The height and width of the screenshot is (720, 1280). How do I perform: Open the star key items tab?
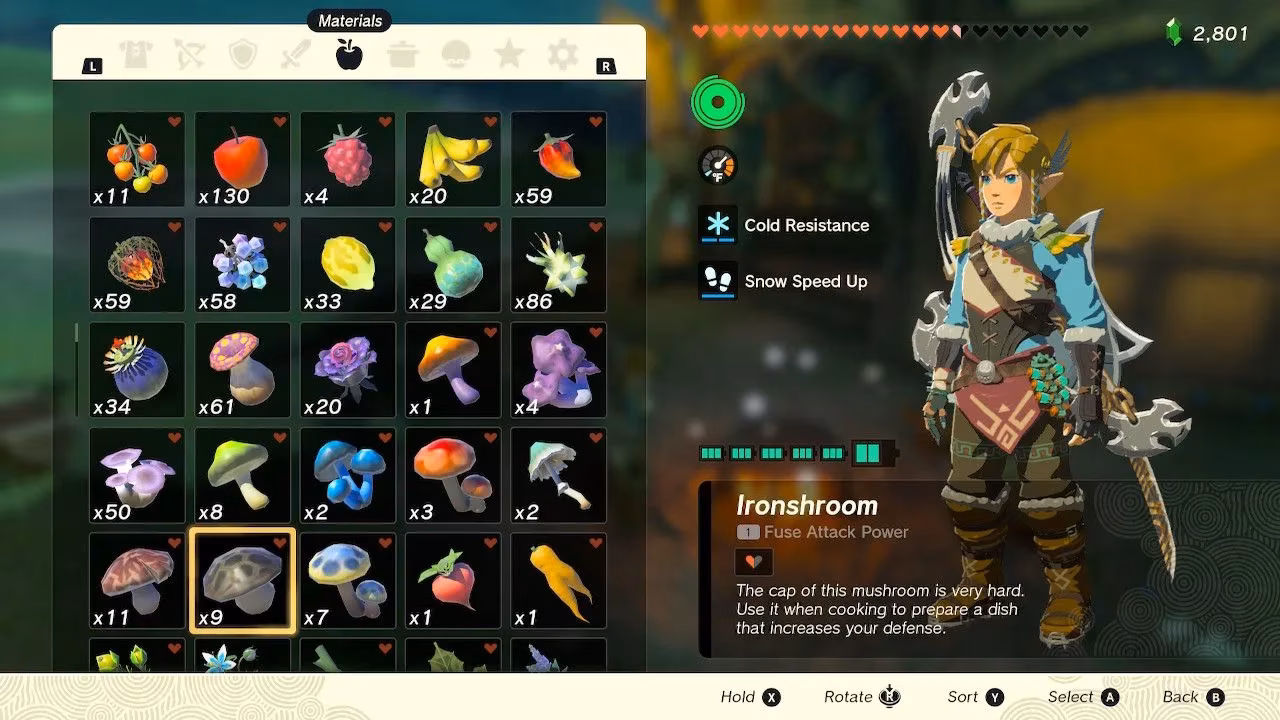tap(510, 55)
